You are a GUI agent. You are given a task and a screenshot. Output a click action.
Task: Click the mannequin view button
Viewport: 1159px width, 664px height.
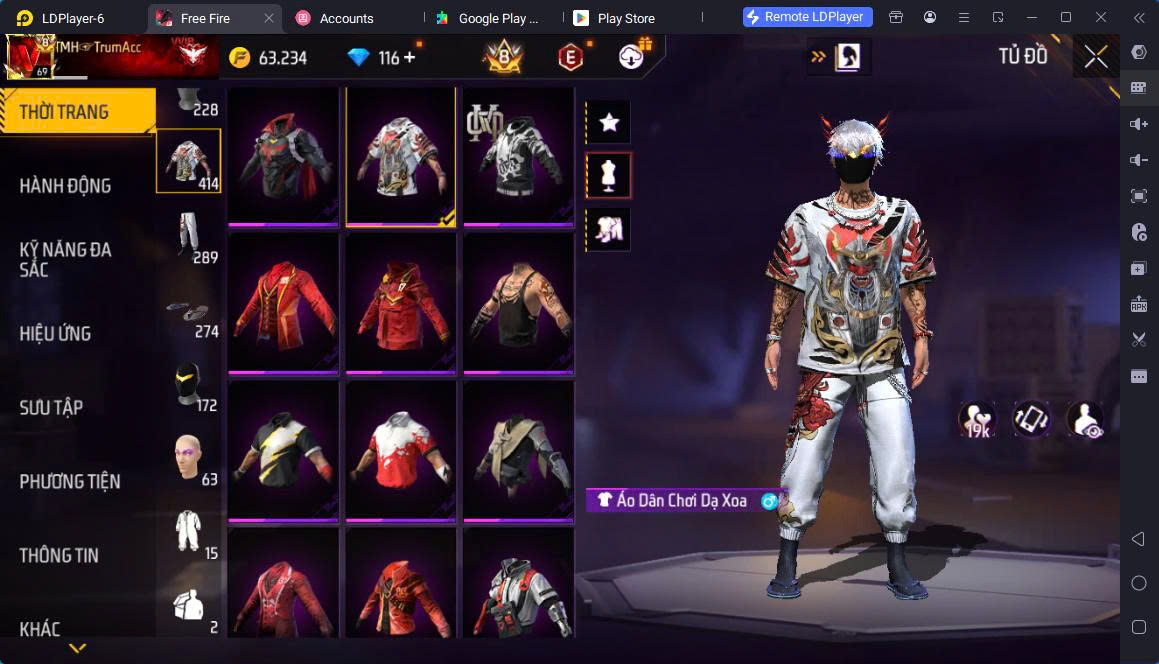(x=608, y=176)
